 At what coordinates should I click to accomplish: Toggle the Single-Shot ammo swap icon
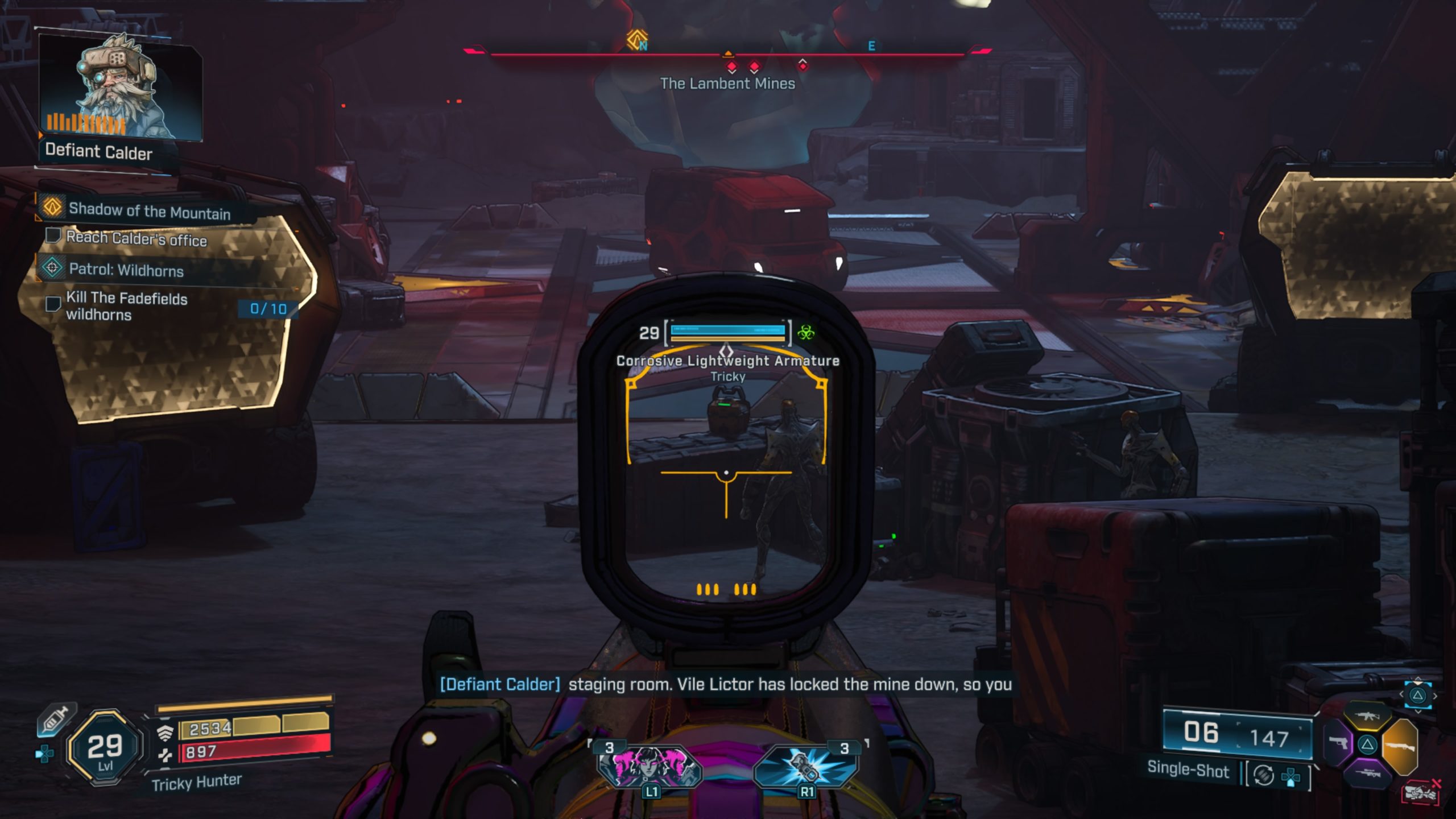1264,775
